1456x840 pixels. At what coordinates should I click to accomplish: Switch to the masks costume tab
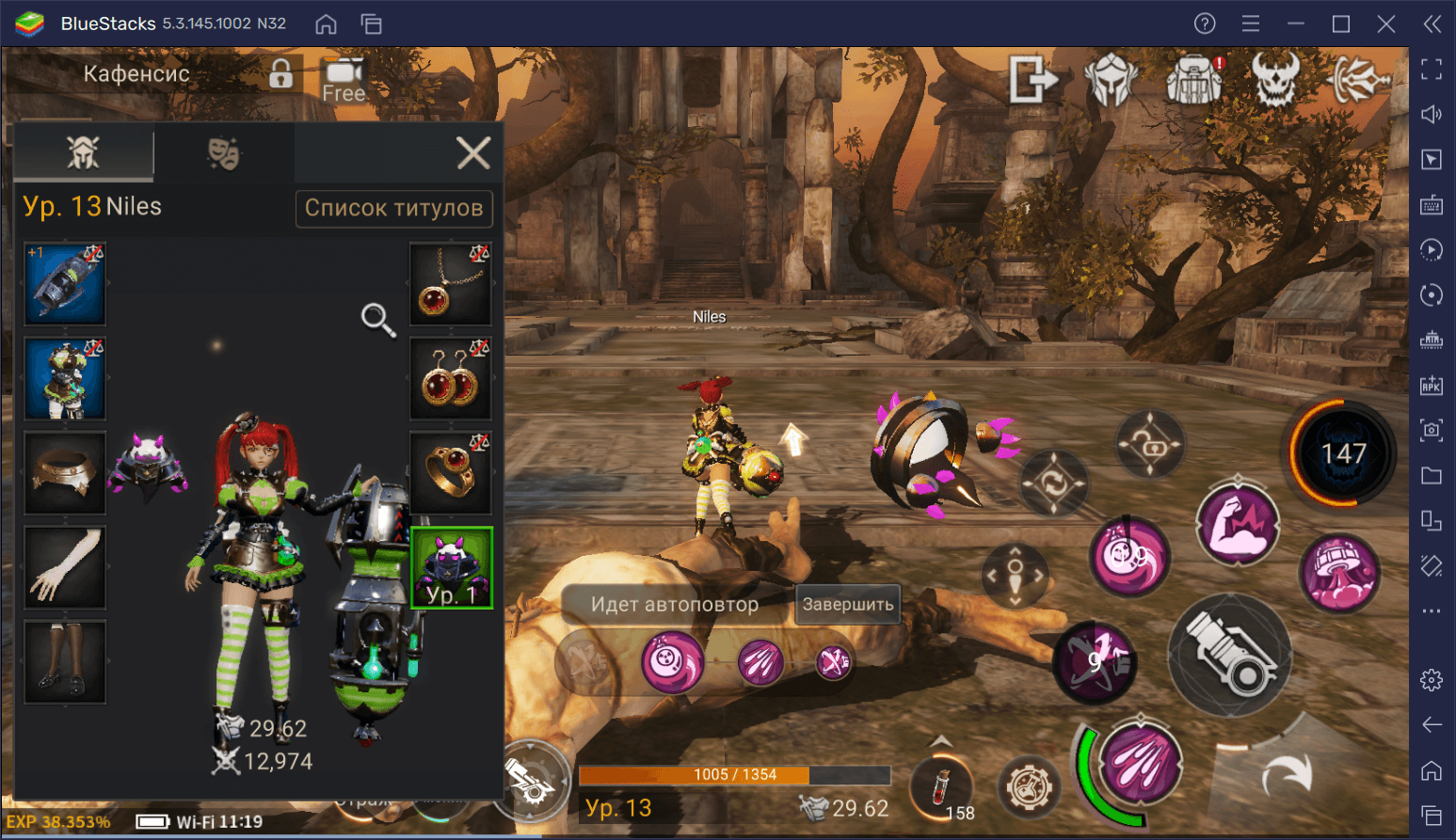[223, 152]
